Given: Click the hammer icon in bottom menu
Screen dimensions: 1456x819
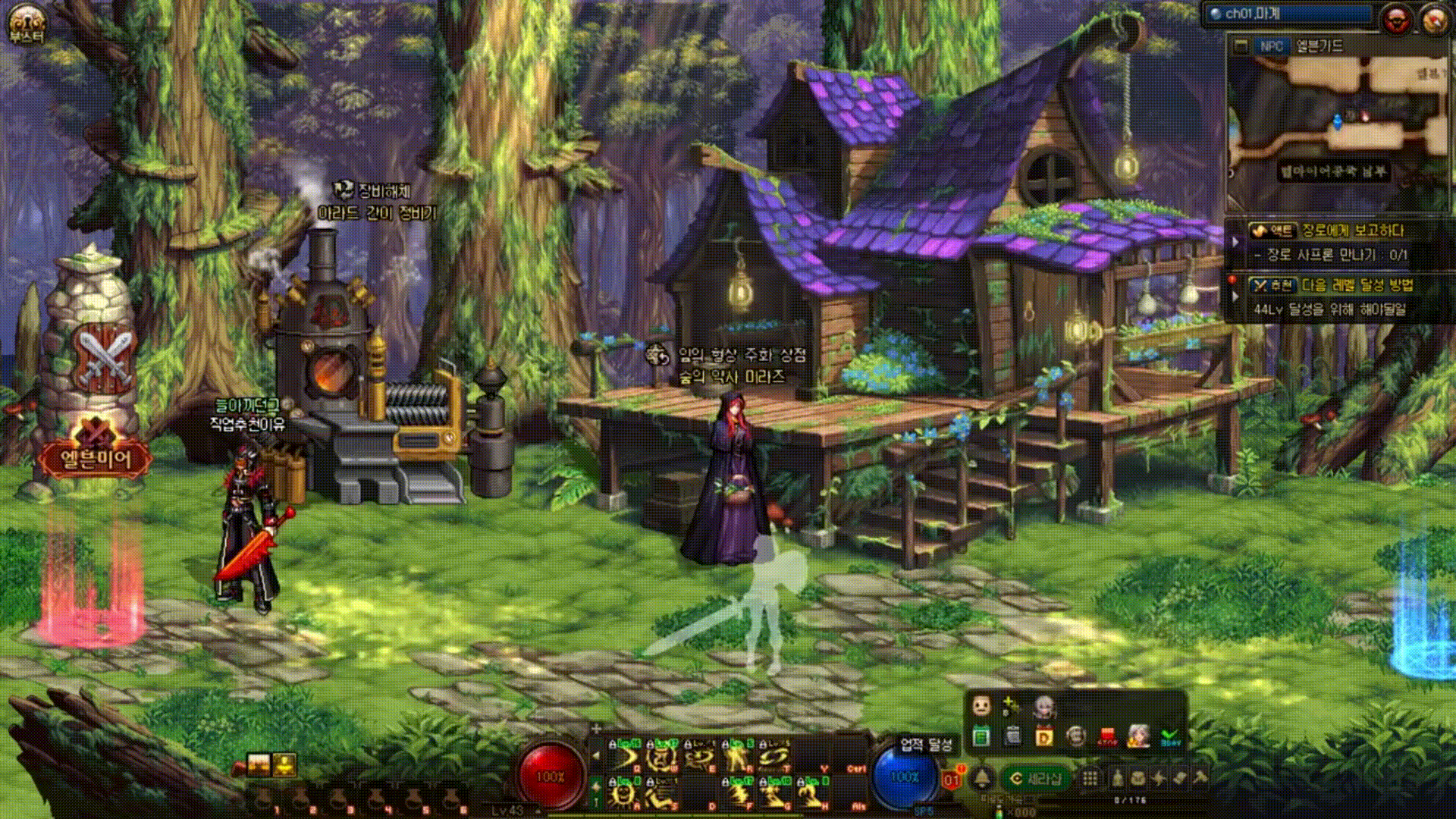Looking at the screenshot, I should [x=1200, y=778].
